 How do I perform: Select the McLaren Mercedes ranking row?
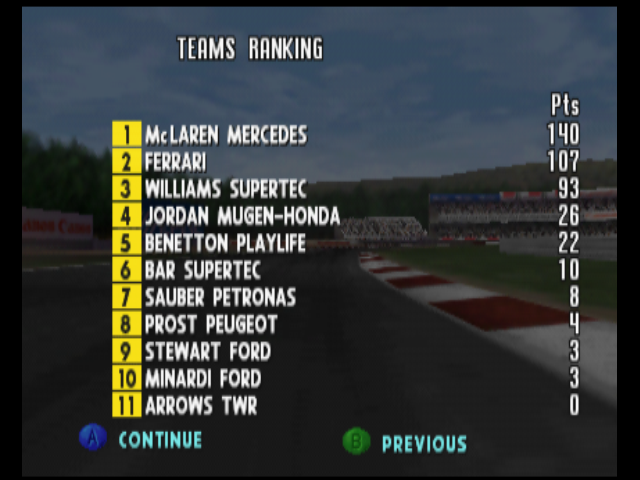(226, 135)
